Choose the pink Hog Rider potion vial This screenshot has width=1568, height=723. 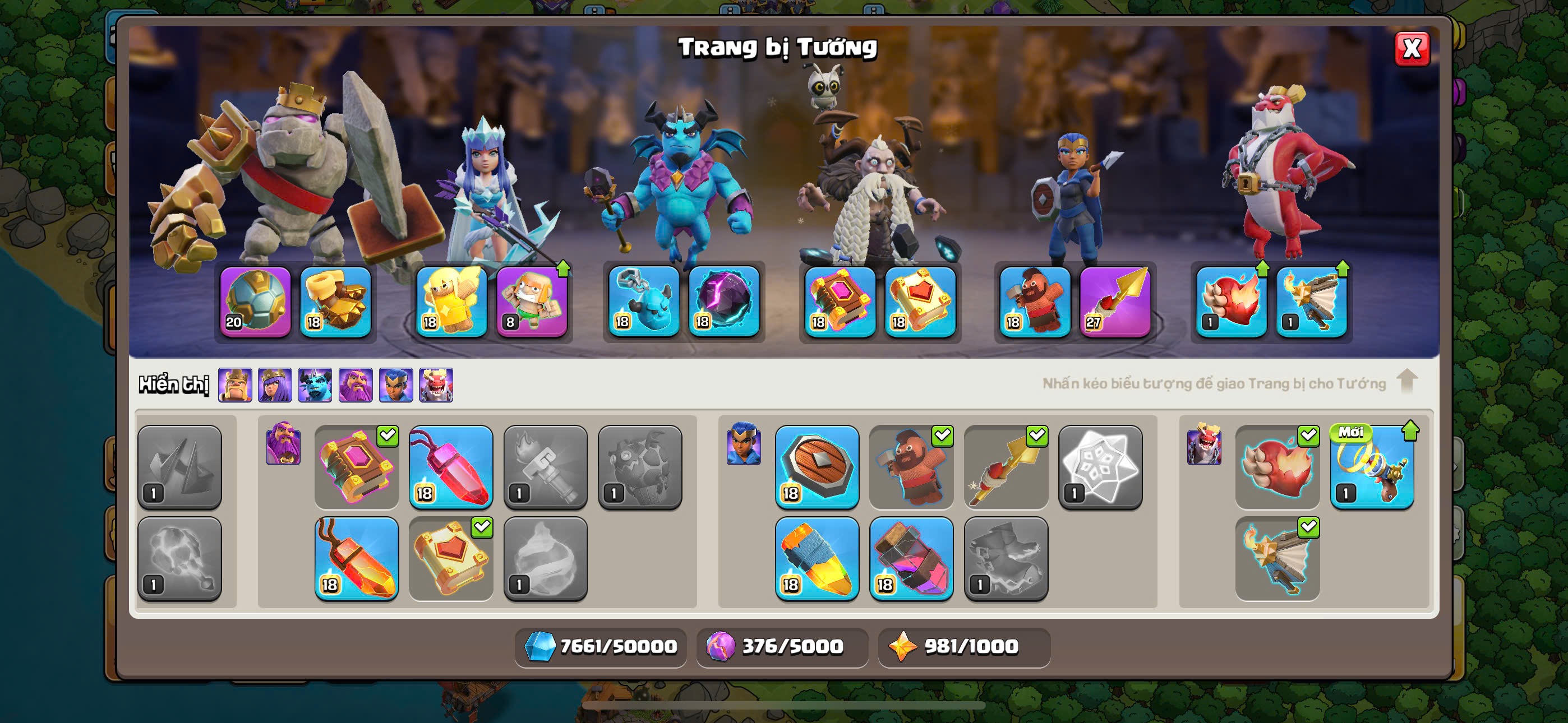[911, 558]
